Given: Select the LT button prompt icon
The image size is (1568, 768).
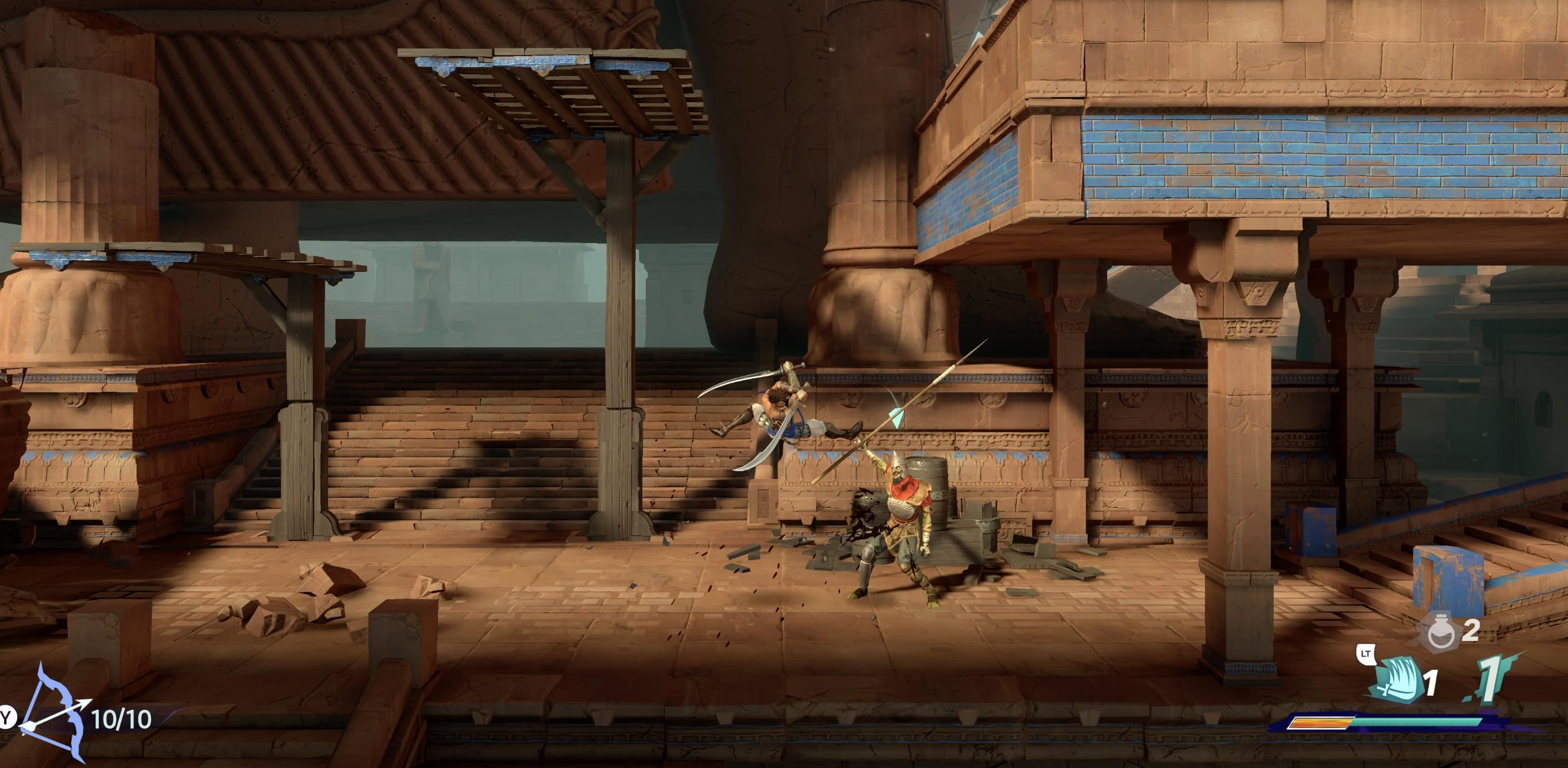Looking at the screenshot, I should (x=1365, y=653).
